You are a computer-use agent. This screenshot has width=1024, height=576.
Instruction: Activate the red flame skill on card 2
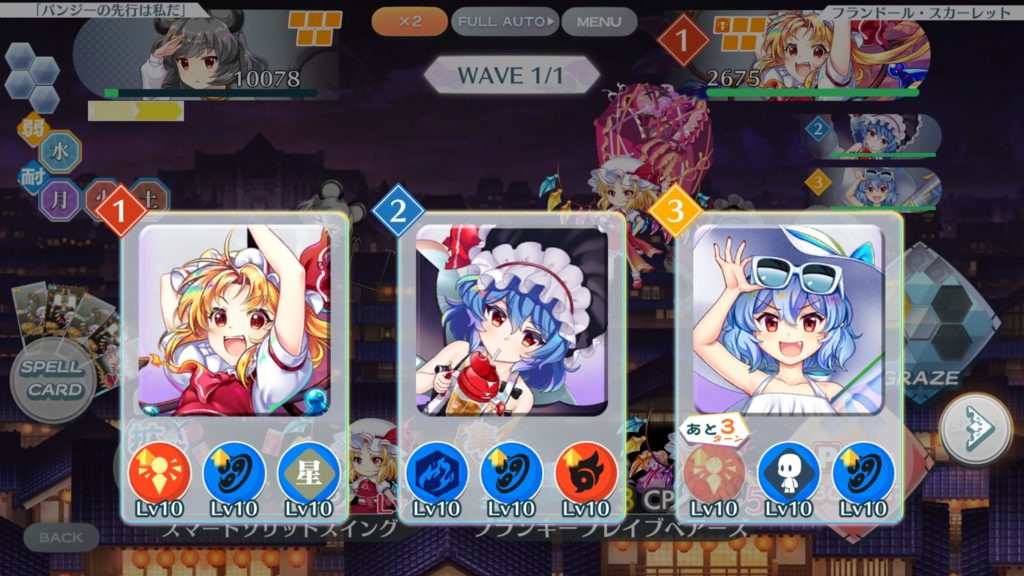(x=585, y=472)
